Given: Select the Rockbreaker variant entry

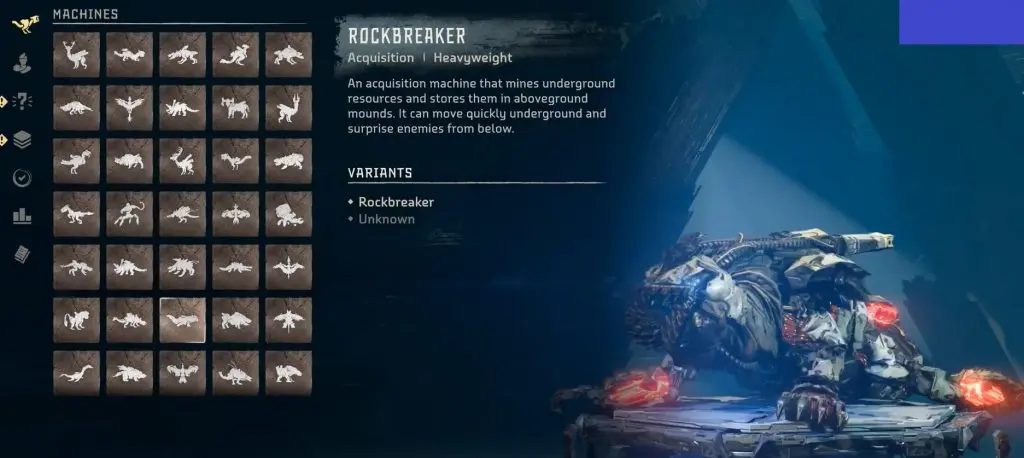Looking at the screenshot, I should 396,202.
